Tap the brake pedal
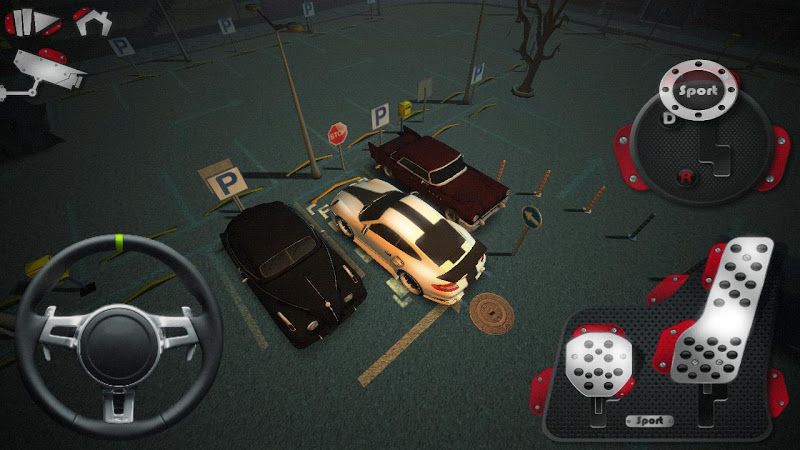800x450 pixels. click(598, 358)
